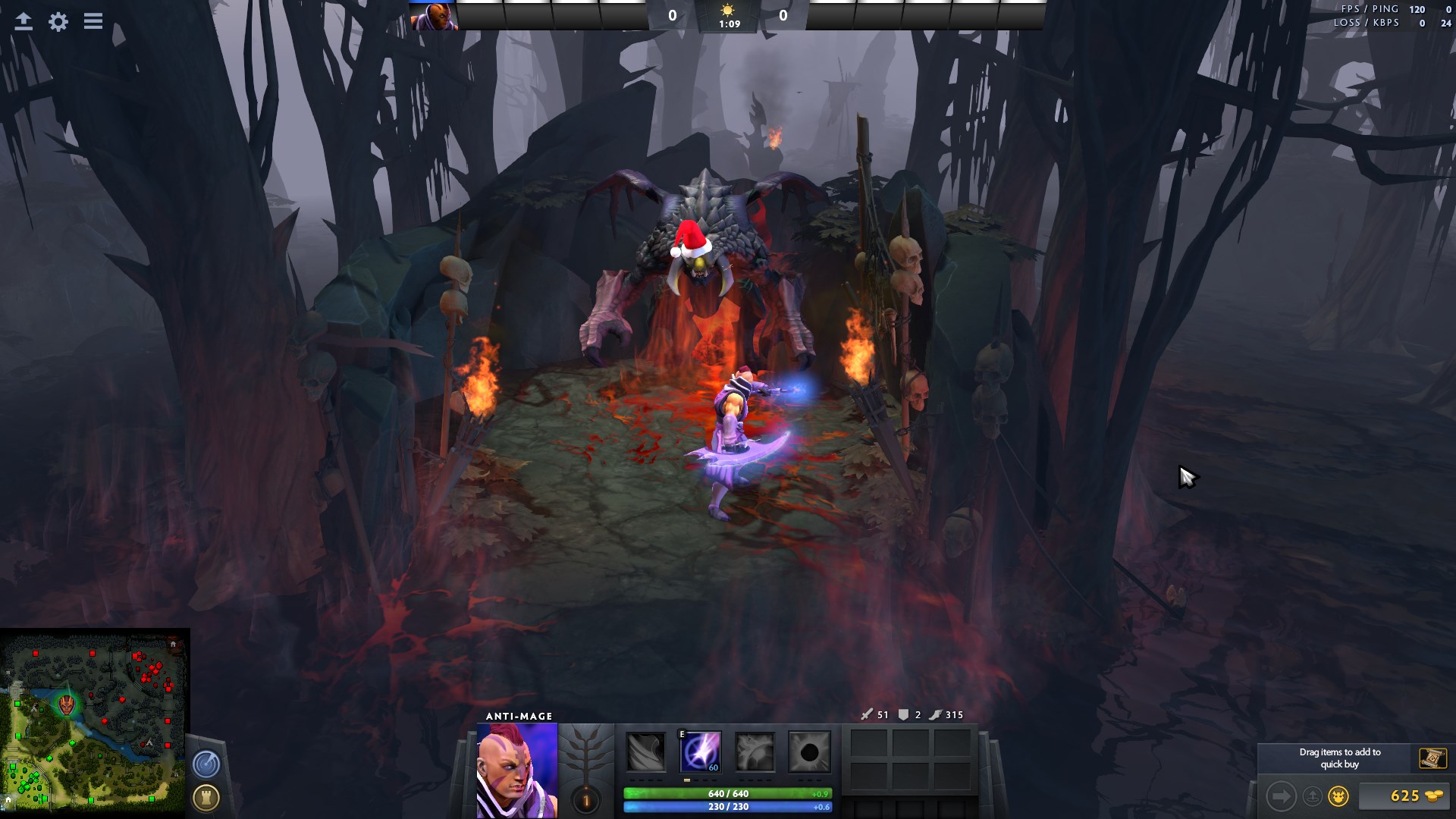Cast the Blink ability

tap(701, 752)
